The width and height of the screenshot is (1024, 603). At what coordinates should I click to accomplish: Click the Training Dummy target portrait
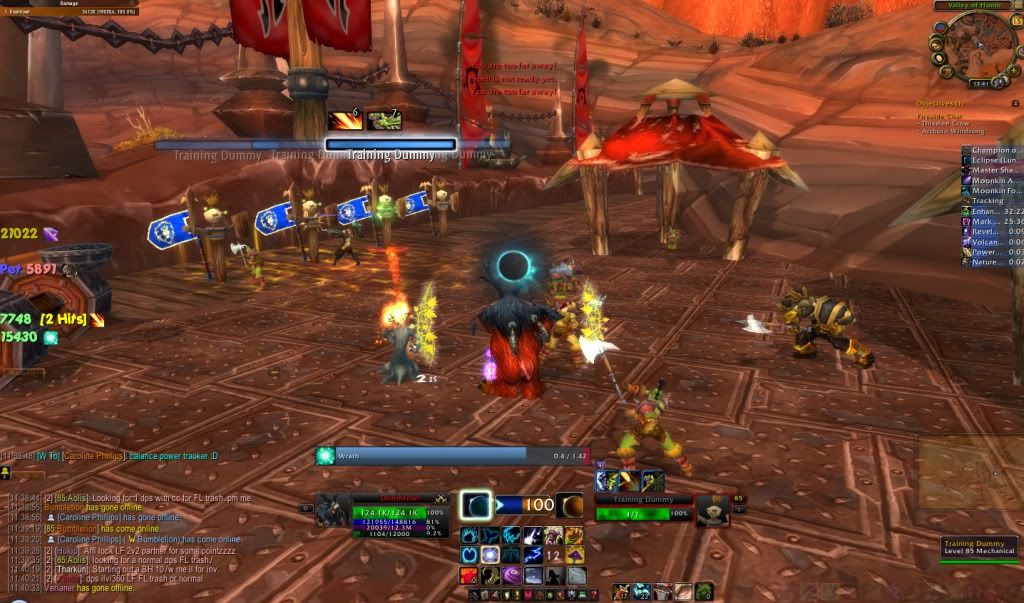click(x=712, y=510)
